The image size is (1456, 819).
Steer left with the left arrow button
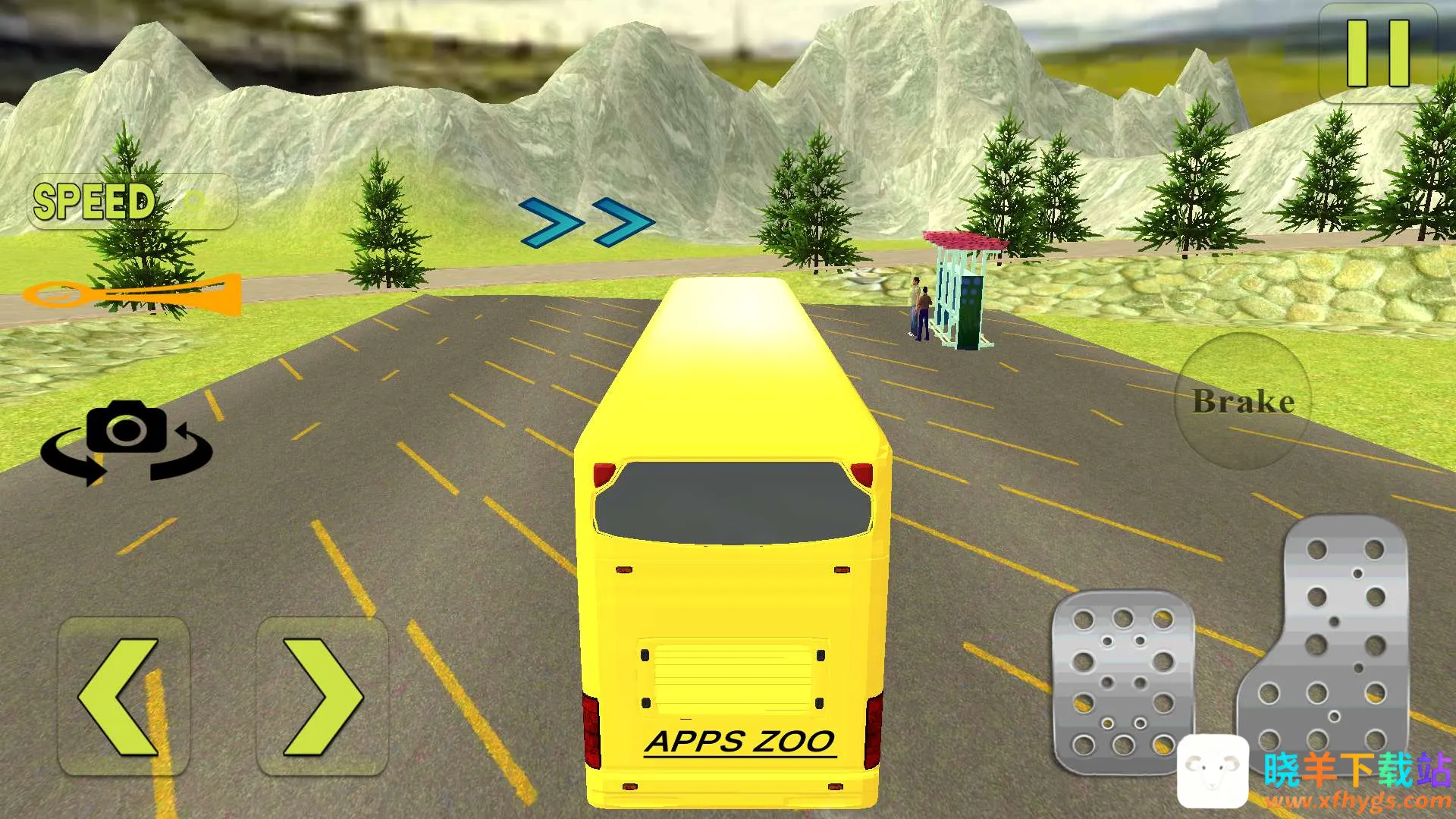point(124,696)
